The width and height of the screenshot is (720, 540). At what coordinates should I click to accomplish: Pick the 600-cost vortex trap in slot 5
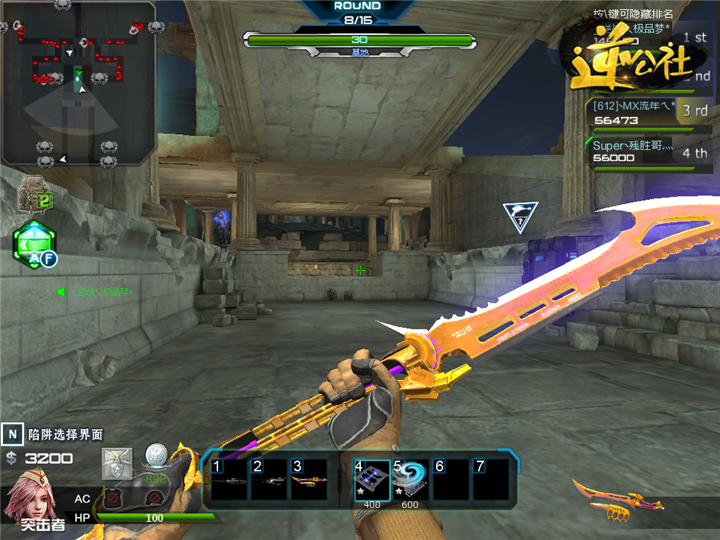[x=410, y=480]
